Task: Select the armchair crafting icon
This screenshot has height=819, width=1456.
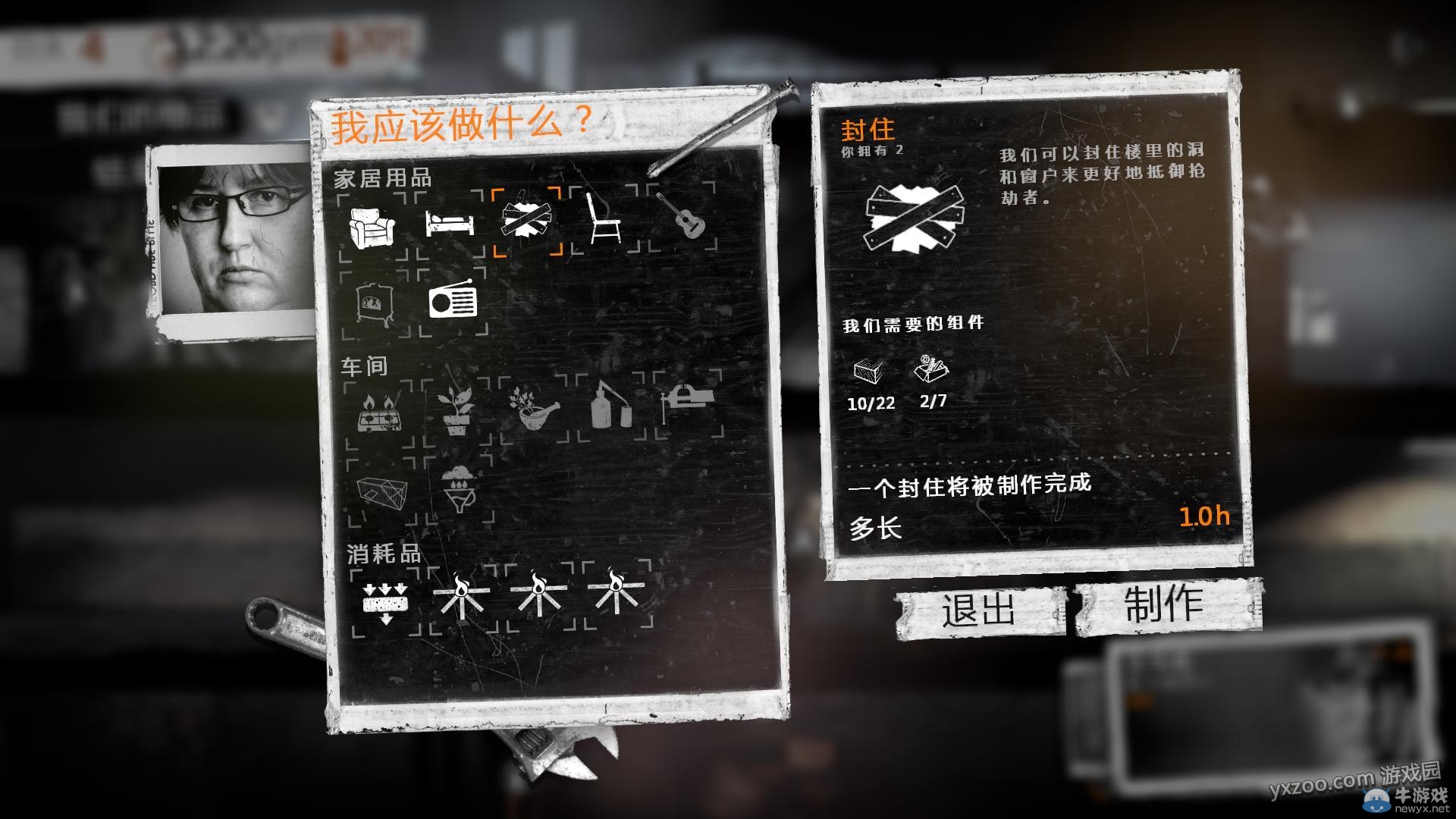Action: point(371,226)
